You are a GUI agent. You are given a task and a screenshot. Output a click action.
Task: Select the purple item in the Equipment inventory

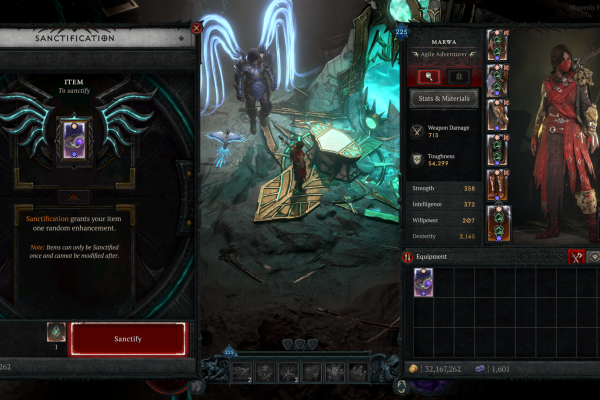[x=423, y=282]
